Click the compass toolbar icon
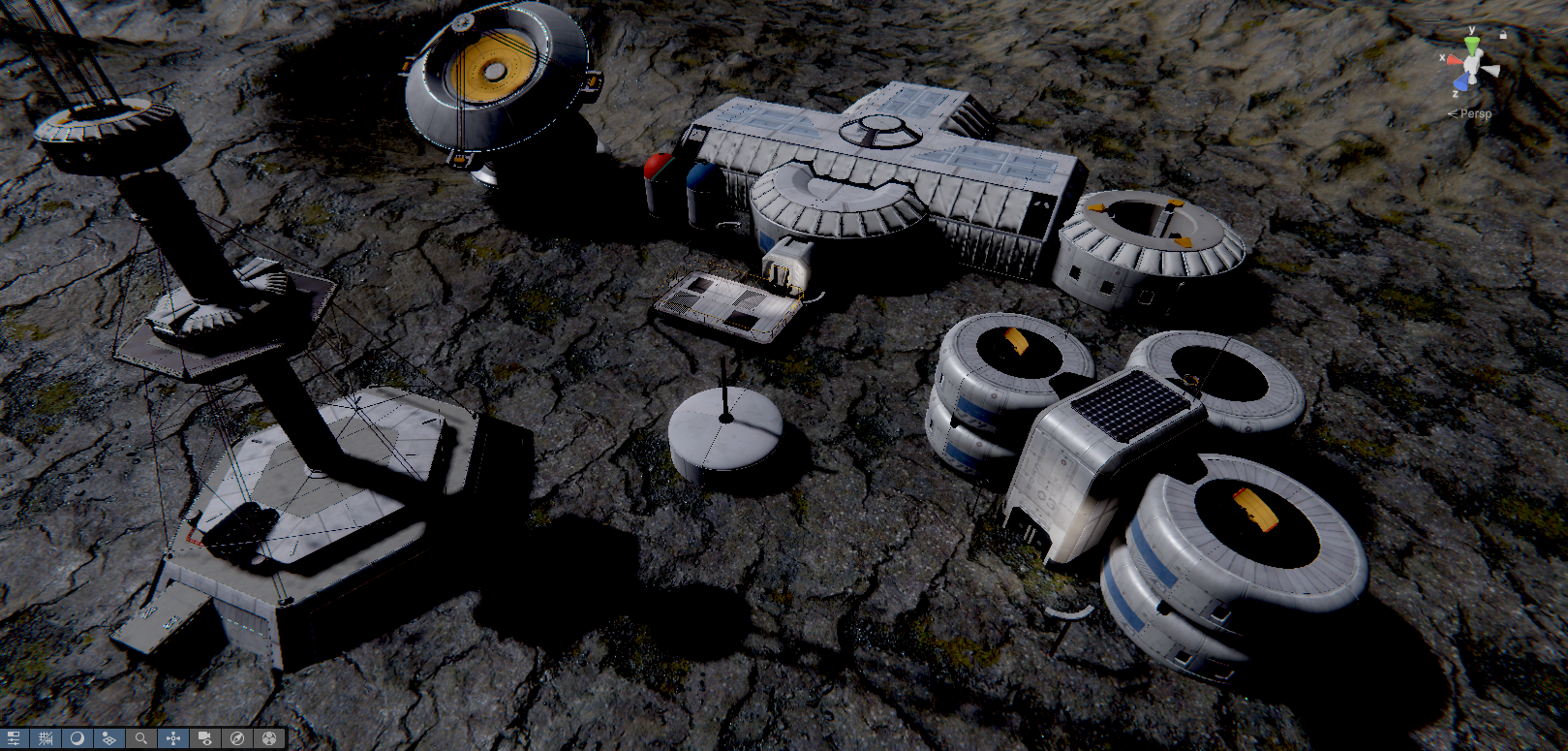1568x751 pixels. click(x=237, y=738)
